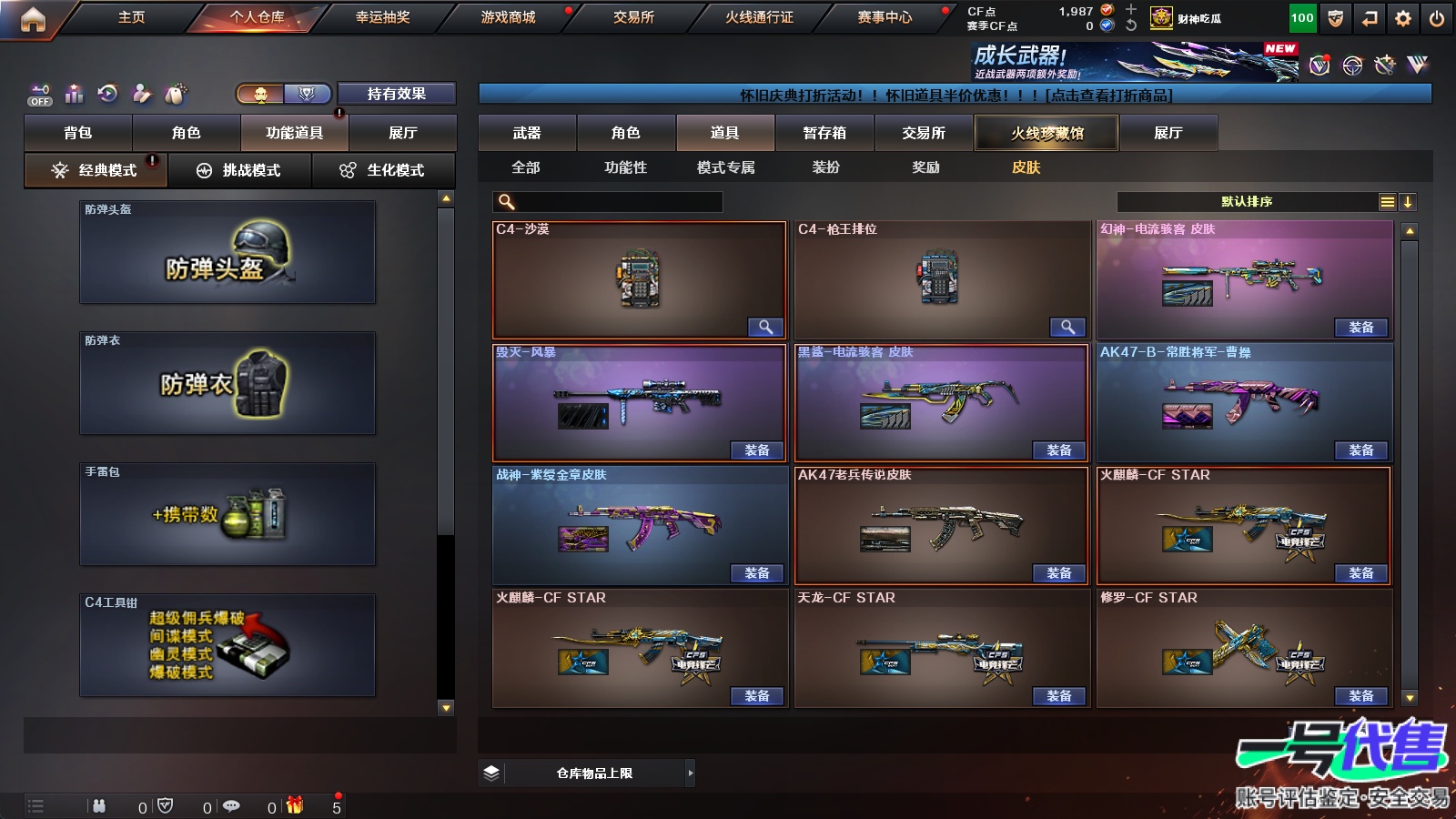This screenshot has width=1456, height=819.
Task: Switch to 生化模式 biohazard mode tab
Action: coord(384,170)
